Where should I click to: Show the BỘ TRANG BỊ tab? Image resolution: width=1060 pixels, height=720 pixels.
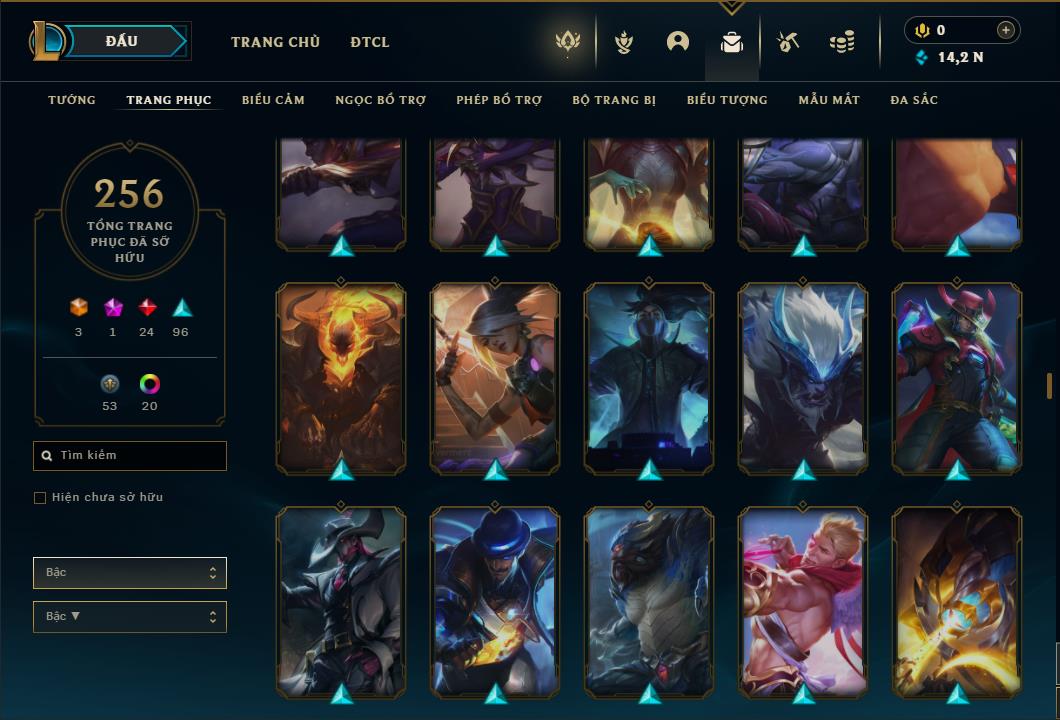(614, 100)
